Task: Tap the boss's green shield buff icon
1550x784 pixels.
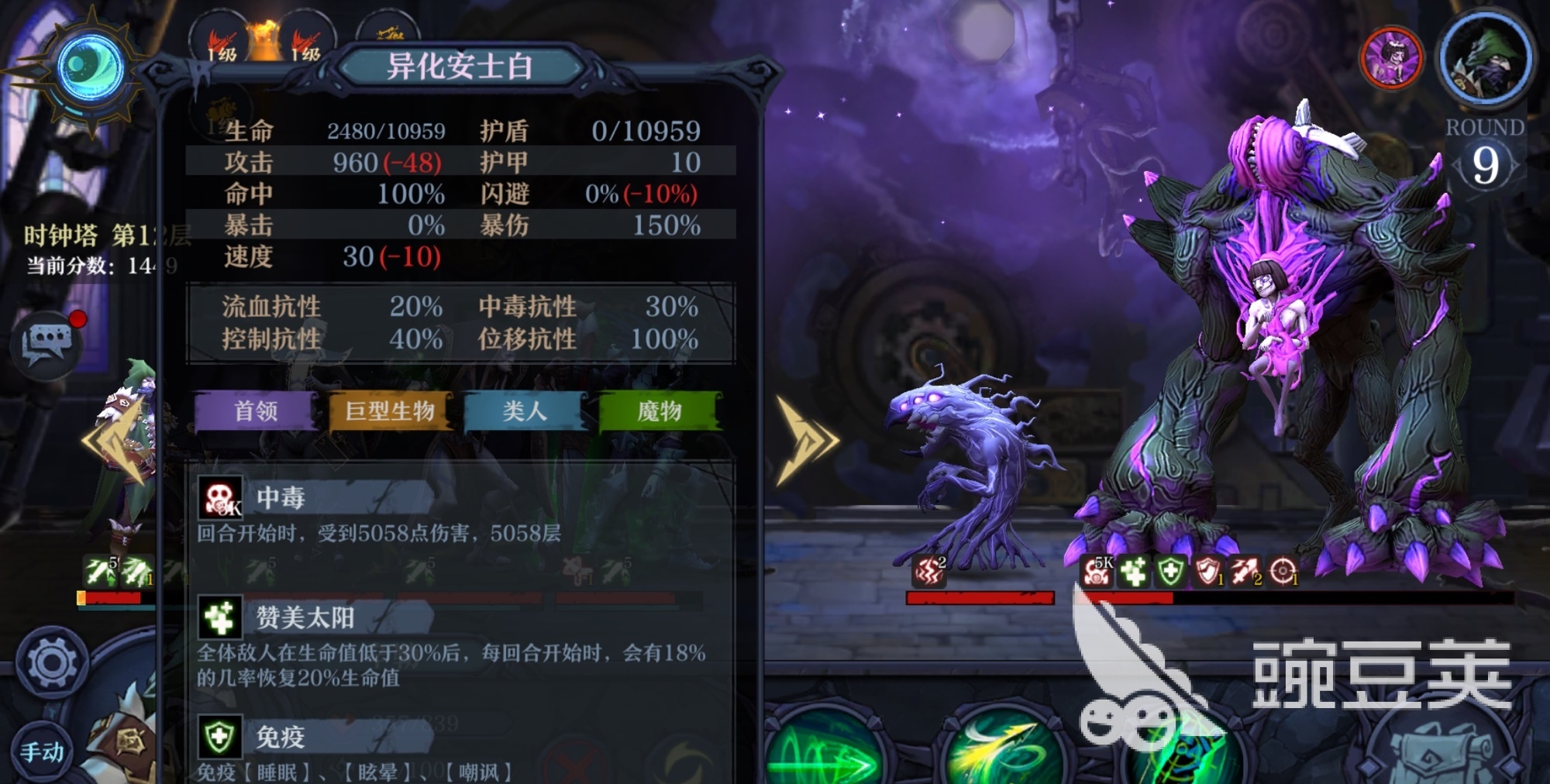Action: [1170, 573]
